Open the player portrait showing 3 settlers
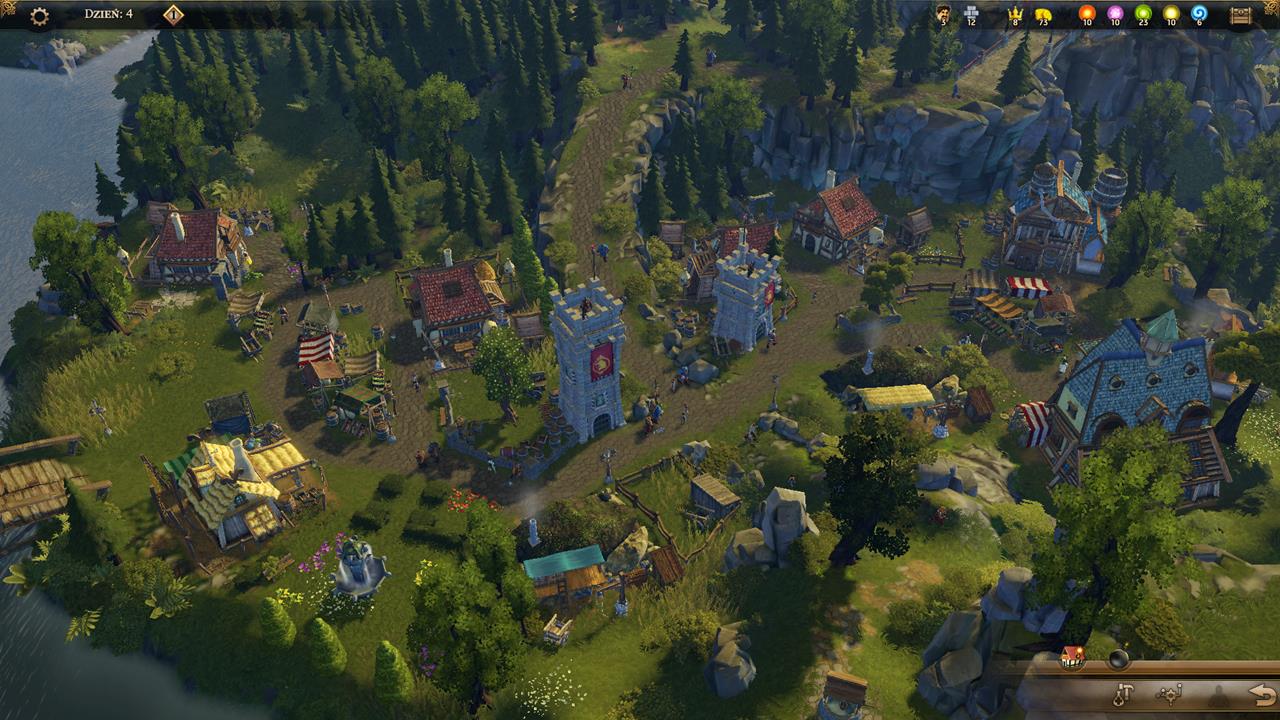1280x720 pixels. pyautogui.click(x=944, y=16)
